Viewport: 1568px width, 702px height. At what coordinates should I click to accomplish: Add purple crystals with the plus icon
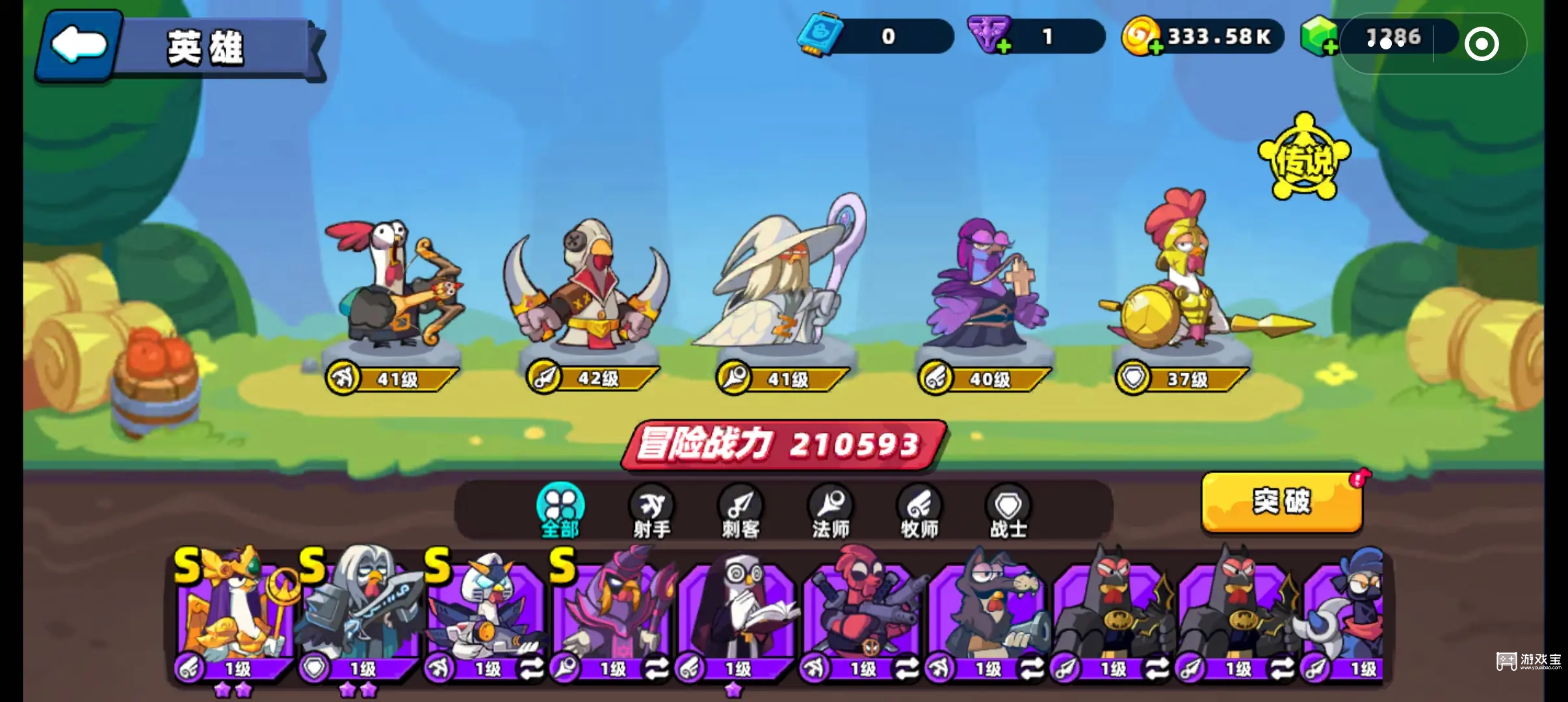tap(1004, 47)
